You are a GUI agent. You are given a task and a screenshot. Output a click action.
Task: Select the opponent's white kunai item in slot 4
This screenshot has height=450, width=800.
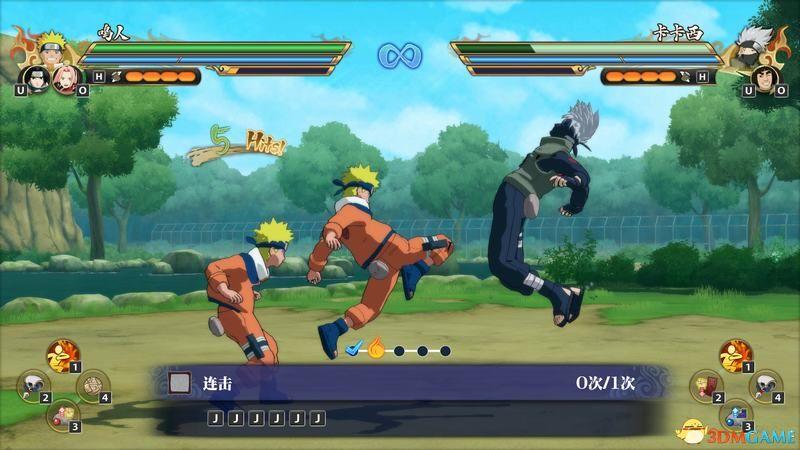click(x=765, y=383)
